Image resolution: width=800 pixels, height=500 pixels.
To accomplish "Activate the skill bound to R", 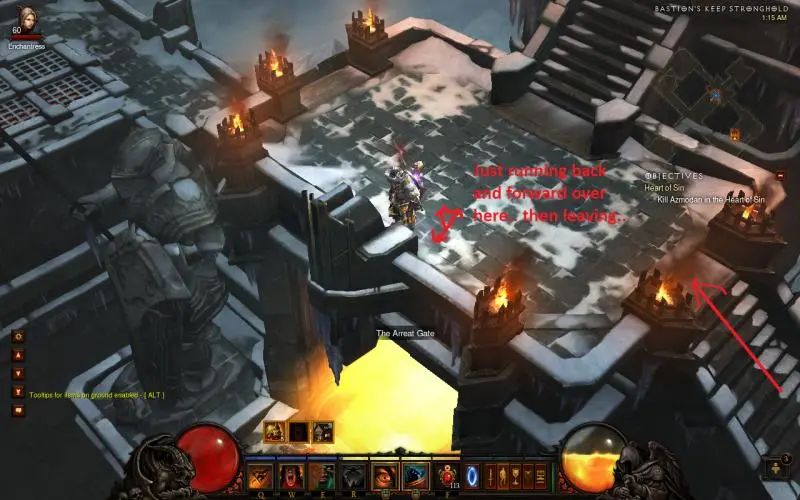I will click(352, 476).
